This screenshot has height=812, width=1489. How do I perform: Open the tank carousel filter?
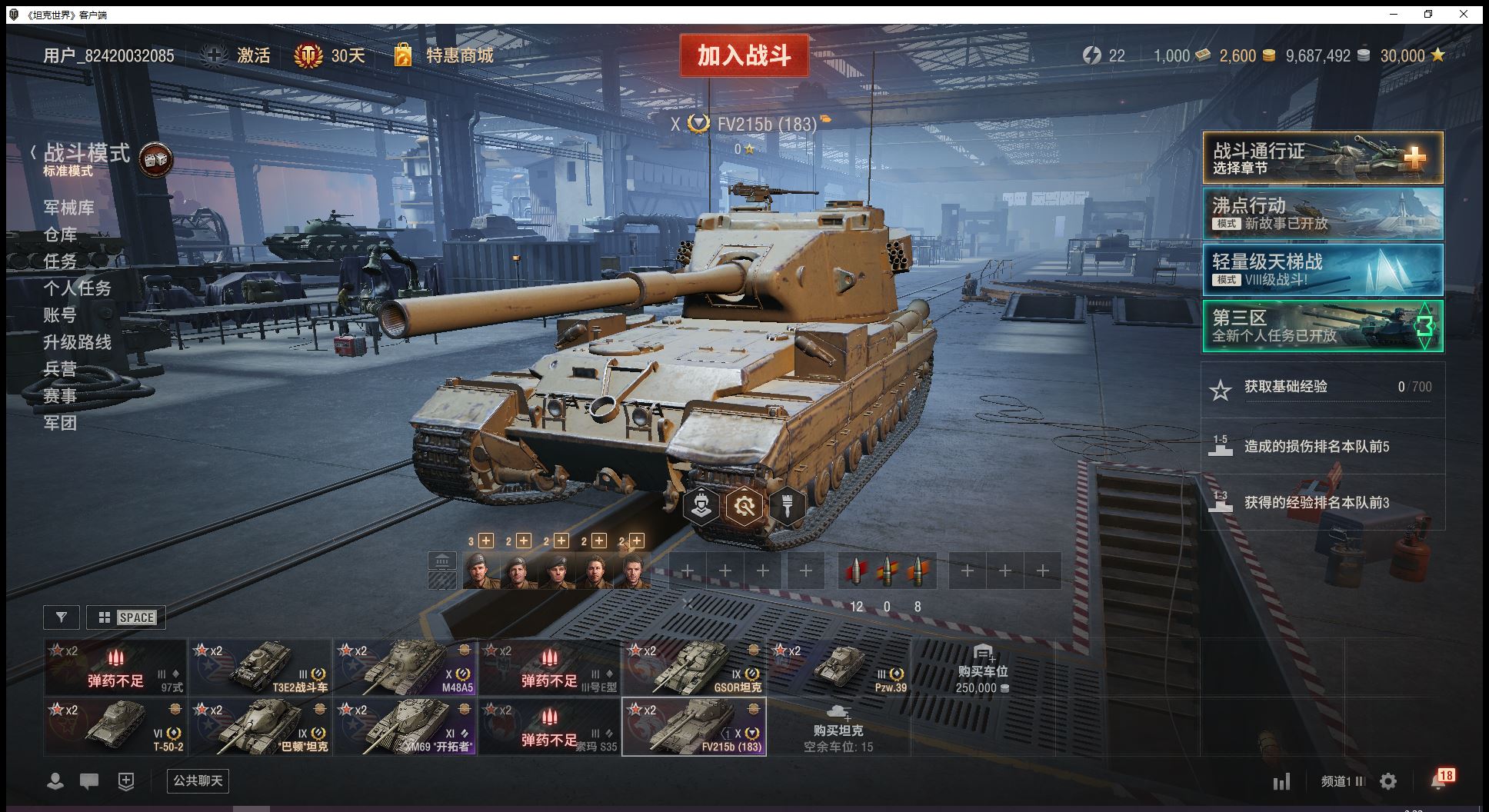[62, 617]
